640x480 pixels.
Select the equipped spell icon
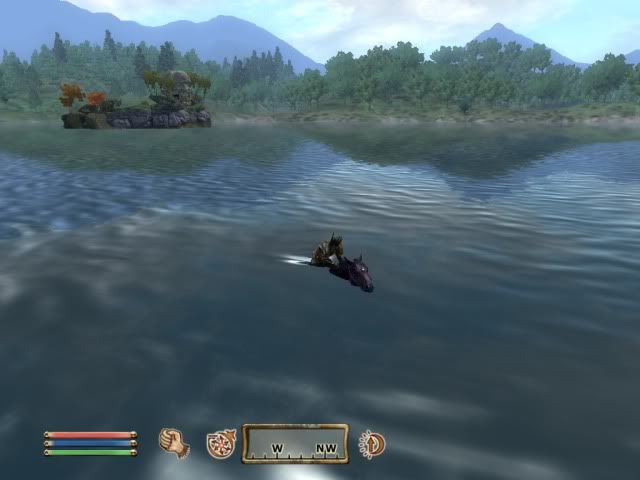coord(220,444)
